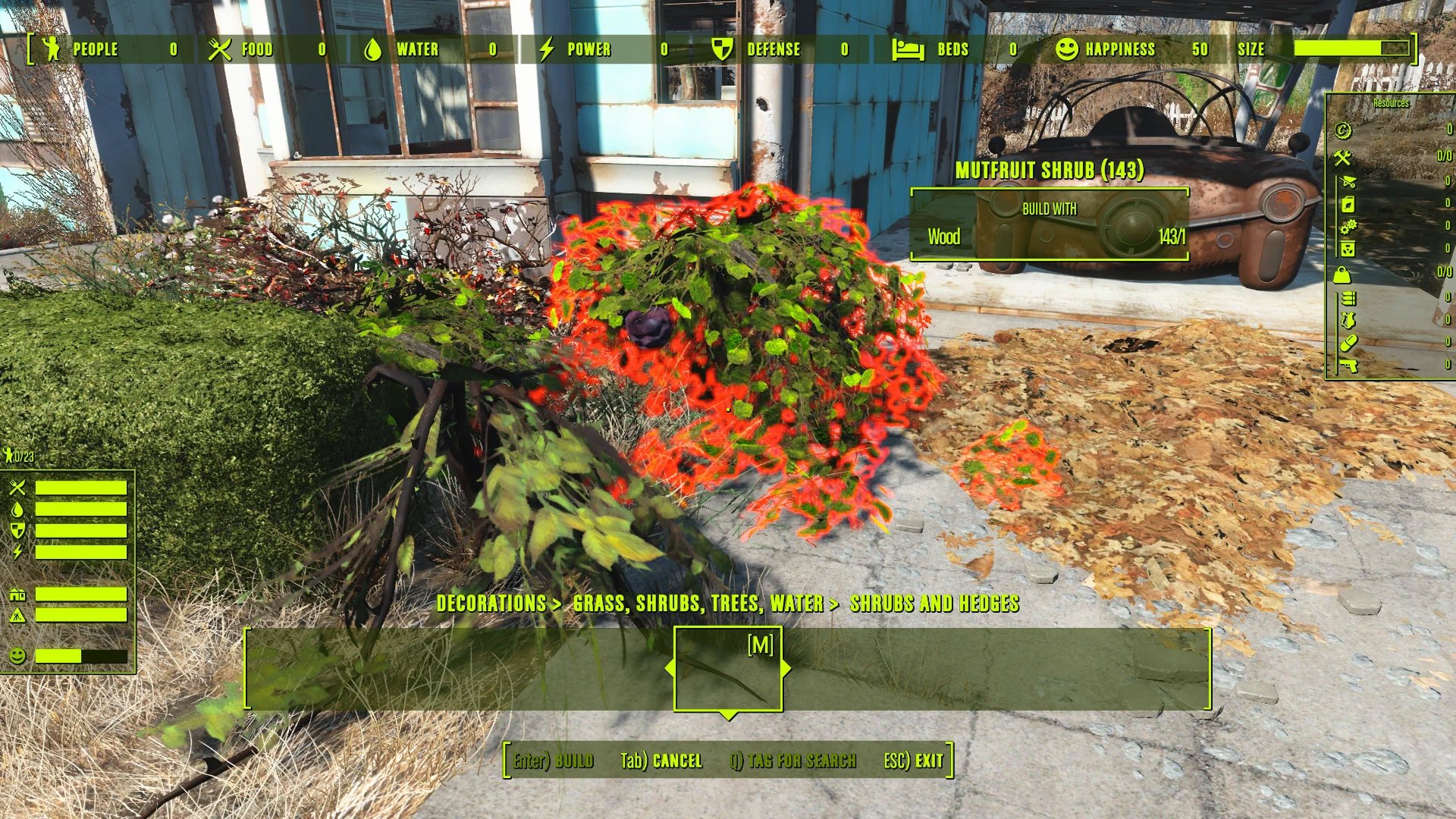Click the left arrow of the item selector

click(669, 668)
